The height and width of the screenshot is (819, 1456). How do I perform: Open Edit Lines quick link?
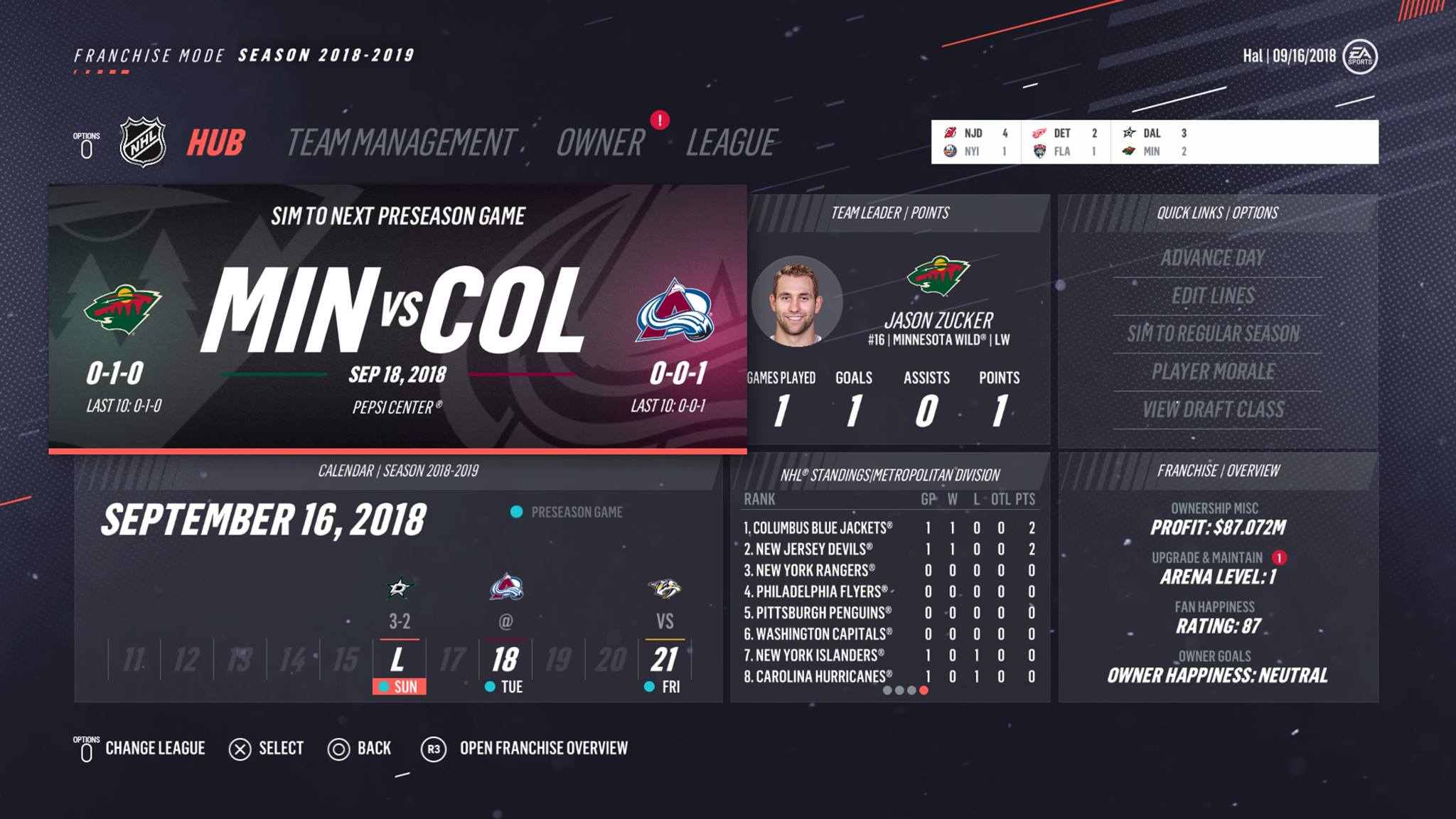click(1213, 296)
